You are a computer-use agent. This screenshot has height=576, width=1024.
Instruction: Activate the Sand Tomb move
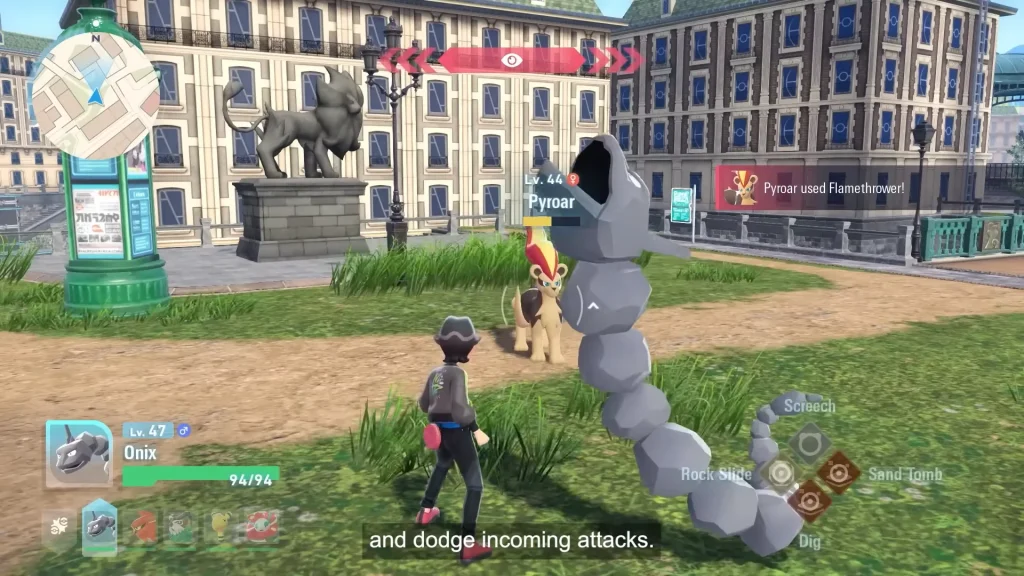point(838,472)
